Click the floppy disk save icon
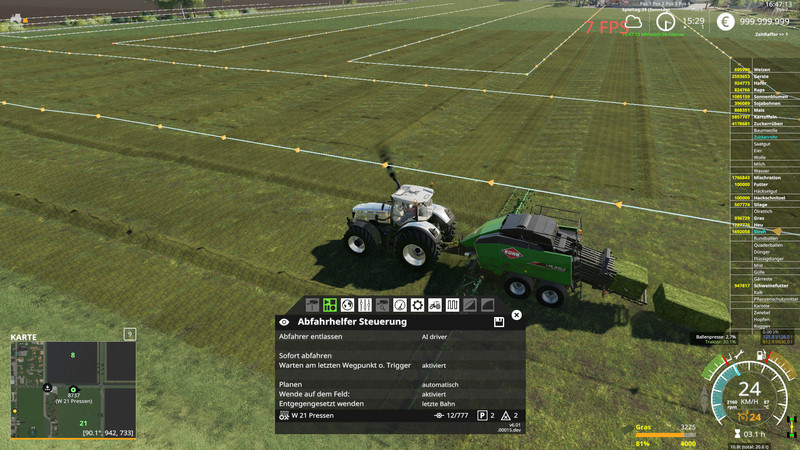 point(498,322)
